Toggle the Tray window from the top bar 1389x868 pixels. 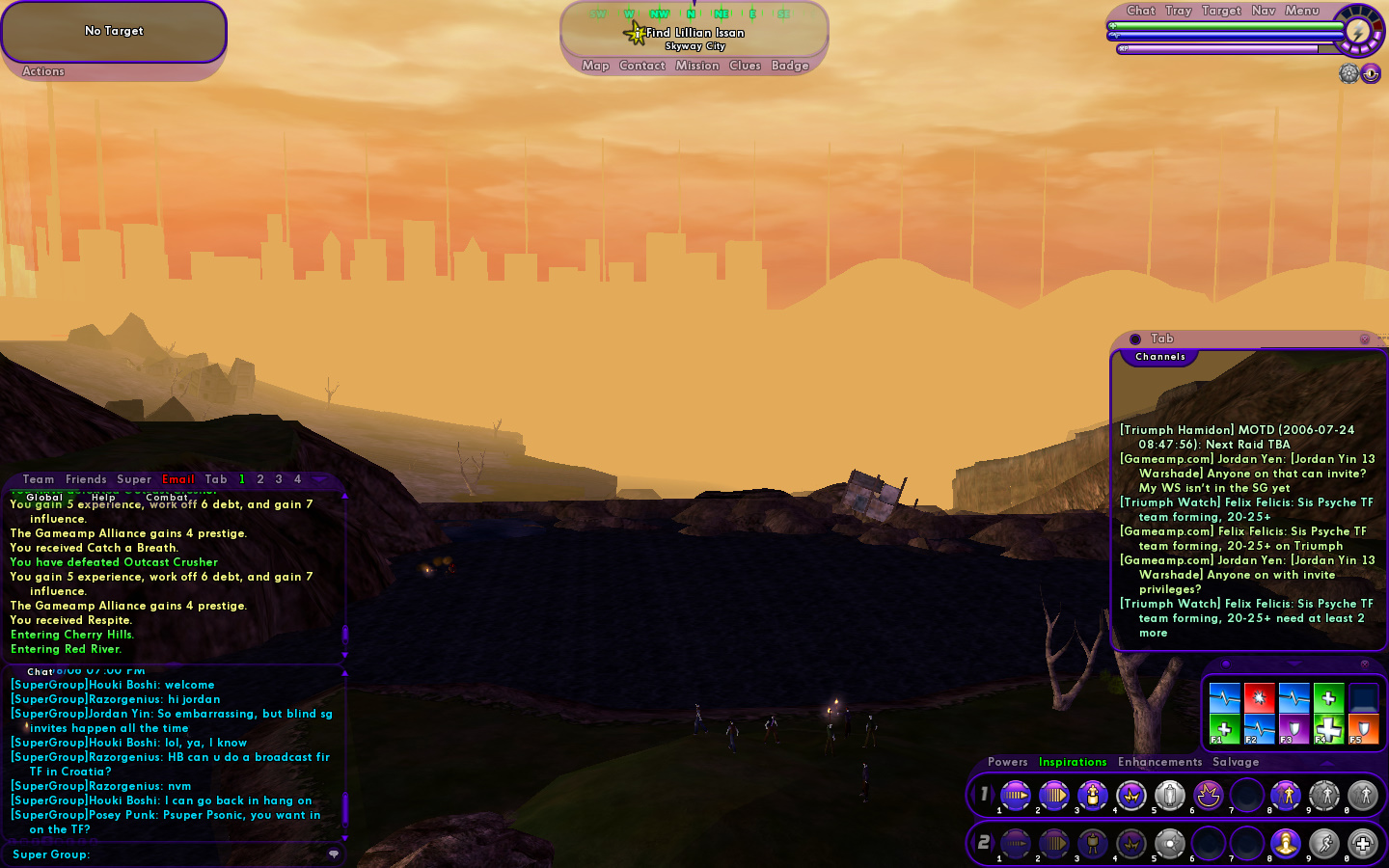pyautogui.click(x=1178, y=11)
